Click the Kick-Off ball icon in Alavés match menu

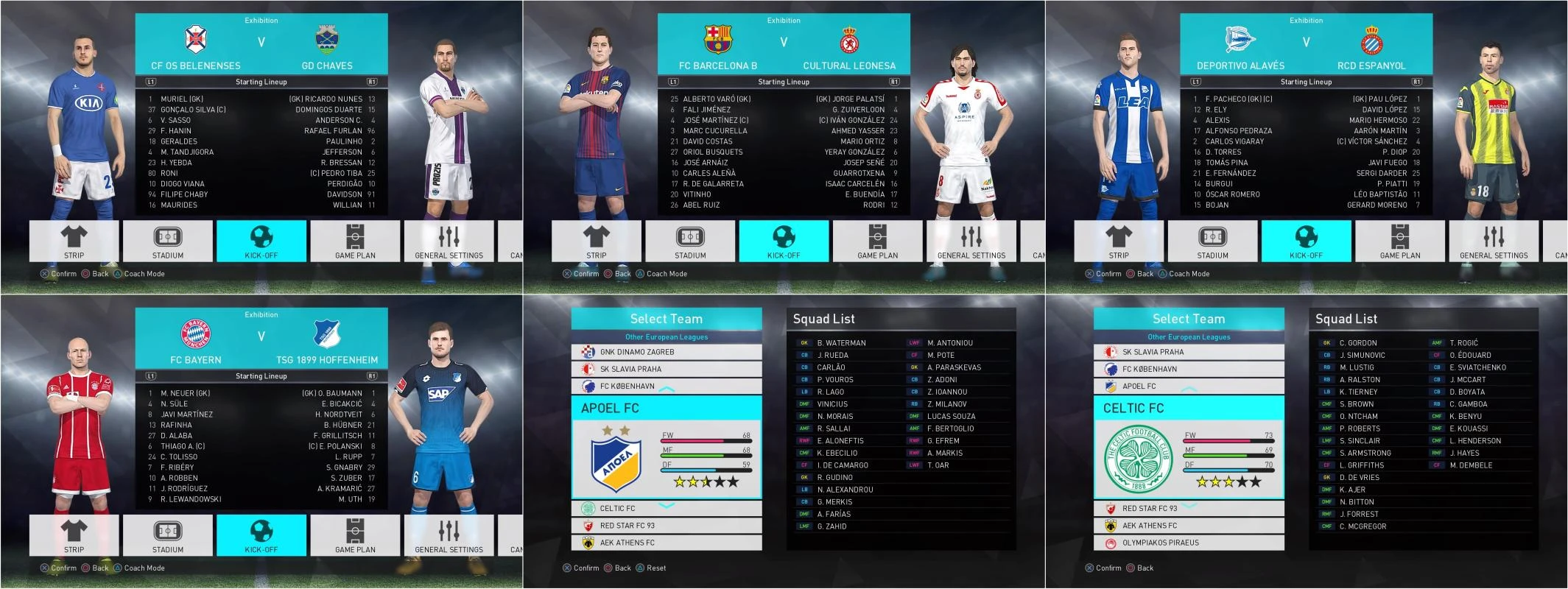click(x=1307, y=240)
